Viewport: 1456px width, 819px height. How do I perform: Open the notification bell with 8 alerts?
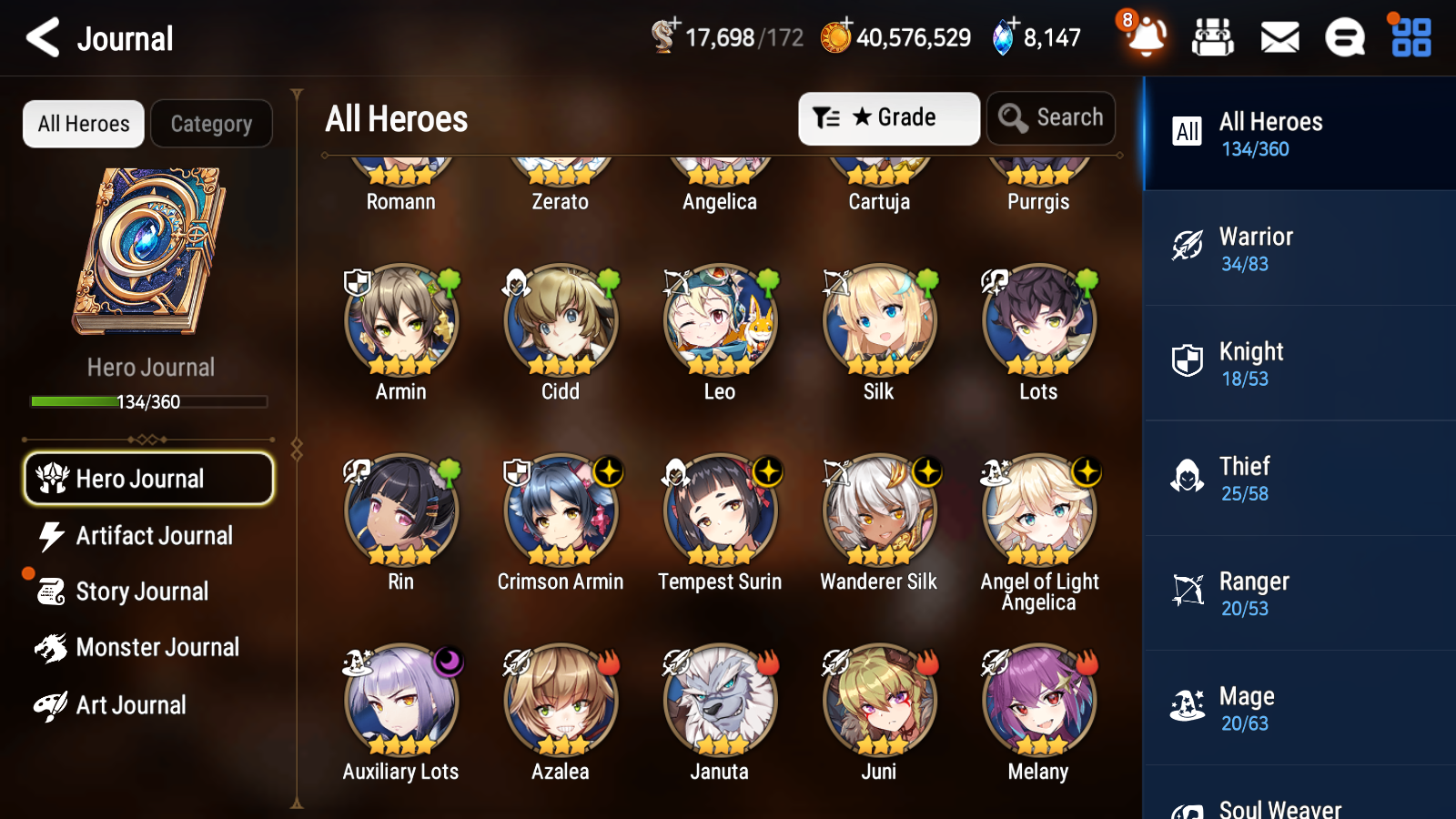(x=1146, y=38)
